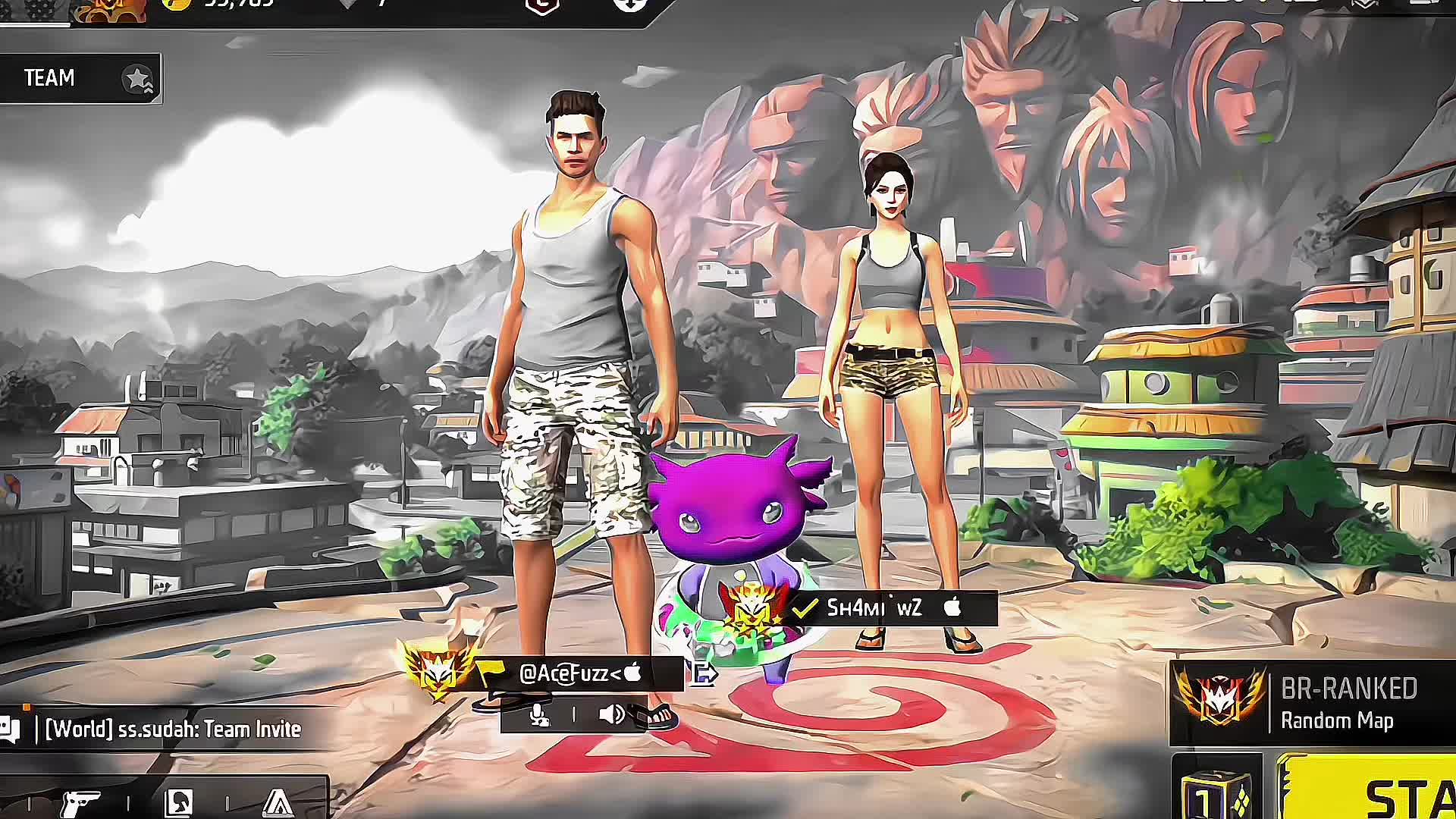Toggle the microphone under @AceFuzz
Screen dimensions: 1456x819
click(539, 715)
